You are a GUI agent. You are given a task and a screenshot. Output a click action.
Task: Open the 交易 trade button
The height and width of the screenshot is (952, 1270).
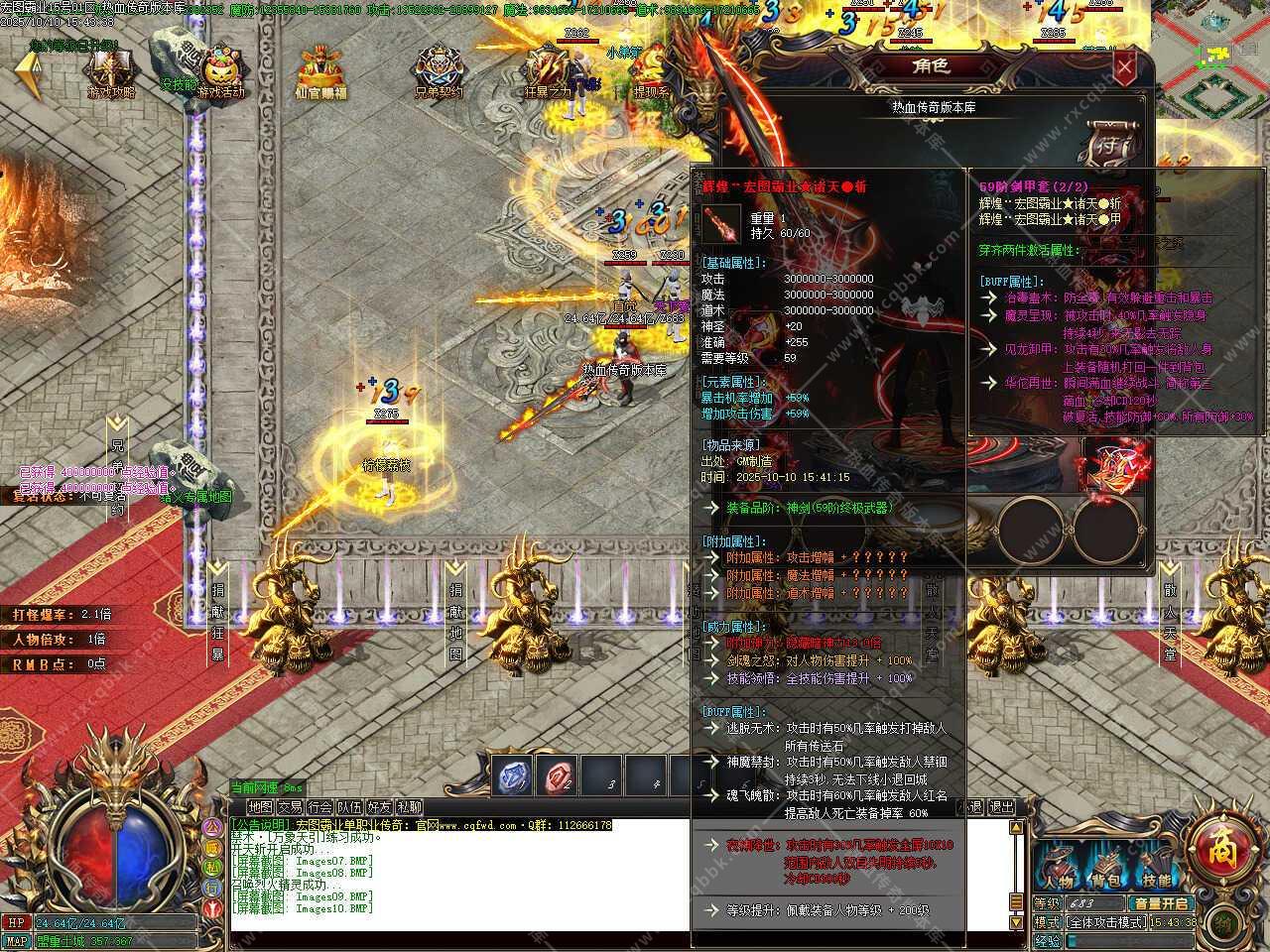click(290, 807)
